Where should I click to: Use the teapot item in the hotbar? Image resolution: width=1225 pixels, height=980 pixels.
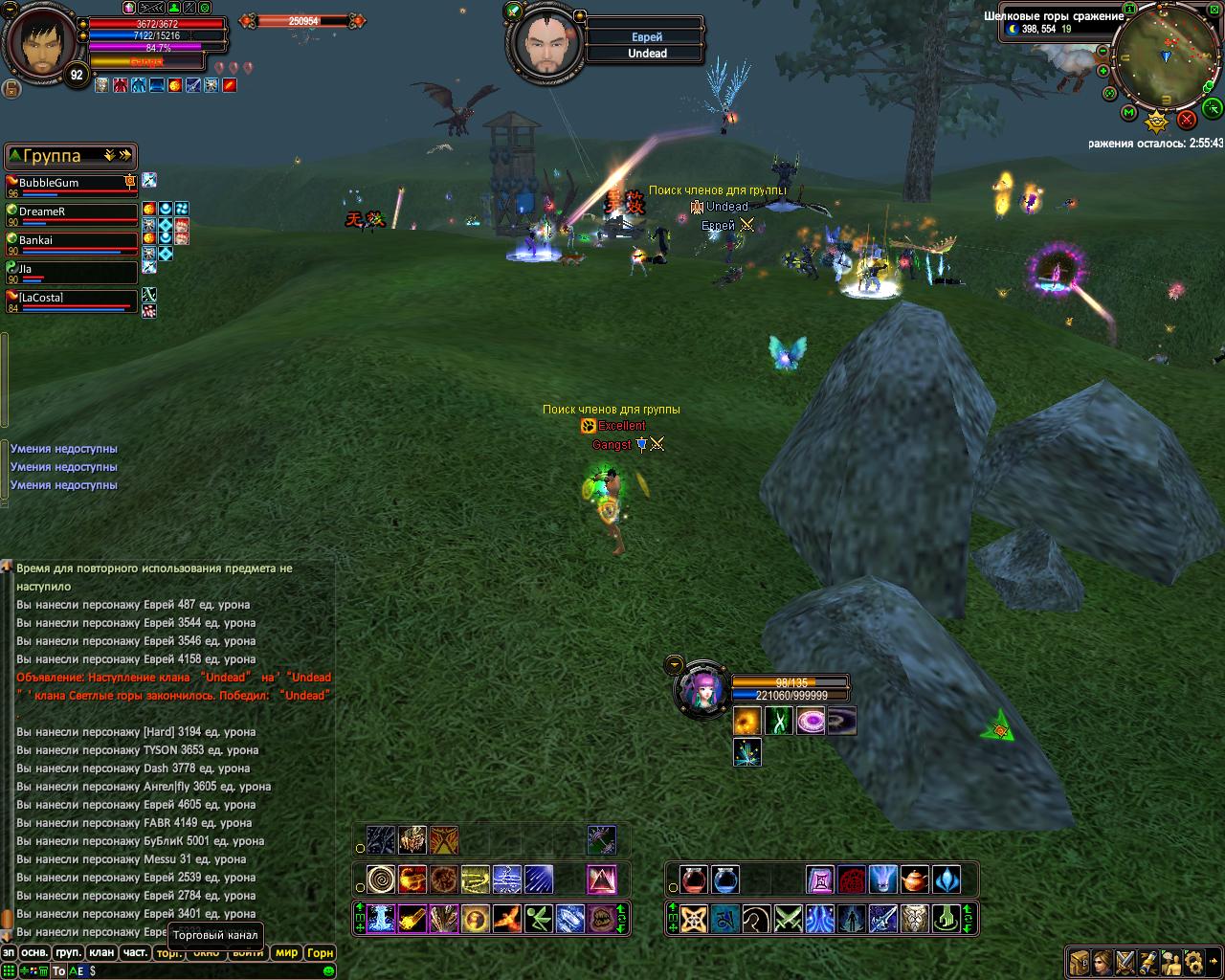pyautogui.click(x=914, y=879)
